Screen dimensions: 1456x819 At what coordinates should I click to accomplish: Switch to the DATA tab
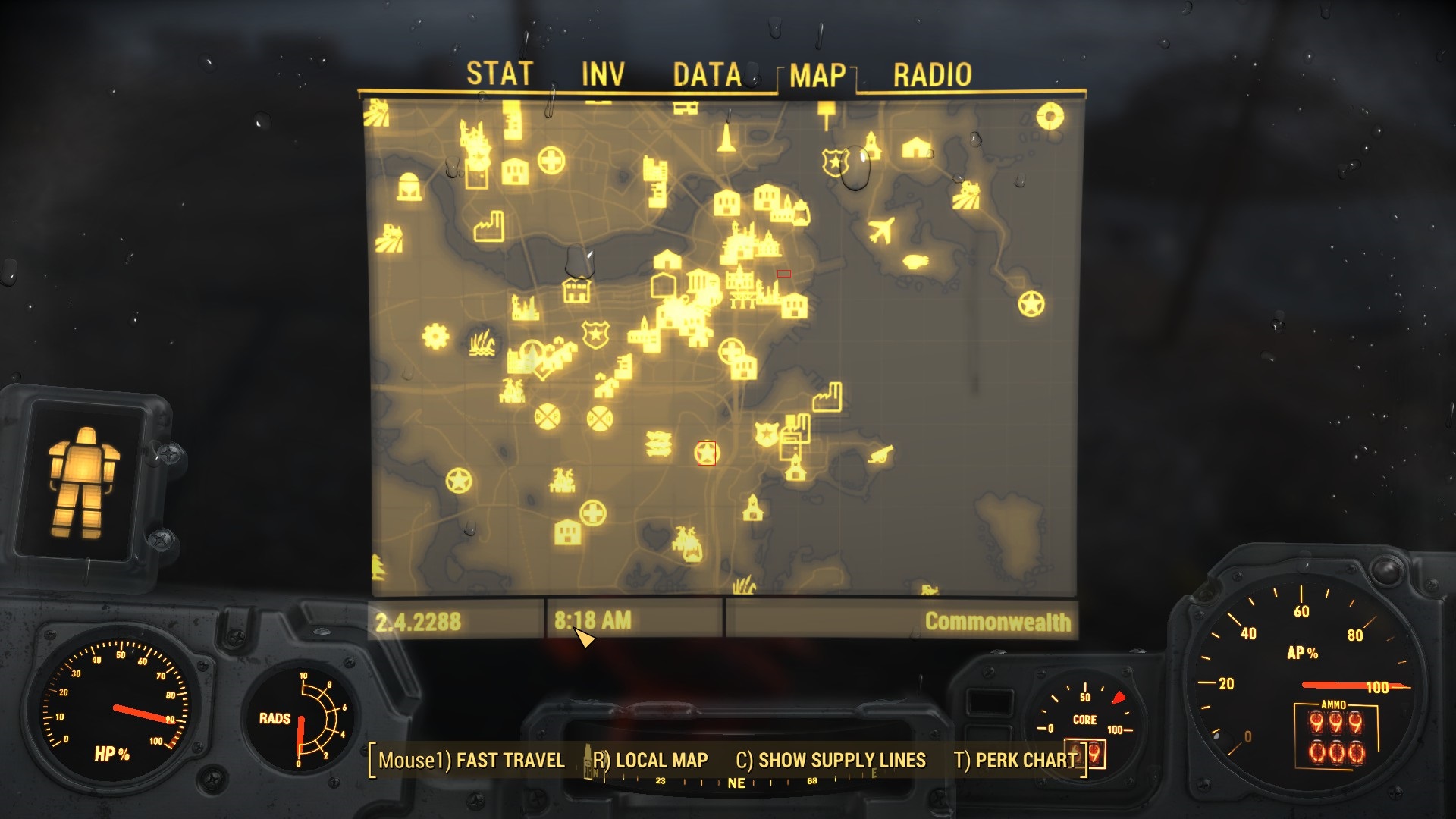click(x=707, y=74)
